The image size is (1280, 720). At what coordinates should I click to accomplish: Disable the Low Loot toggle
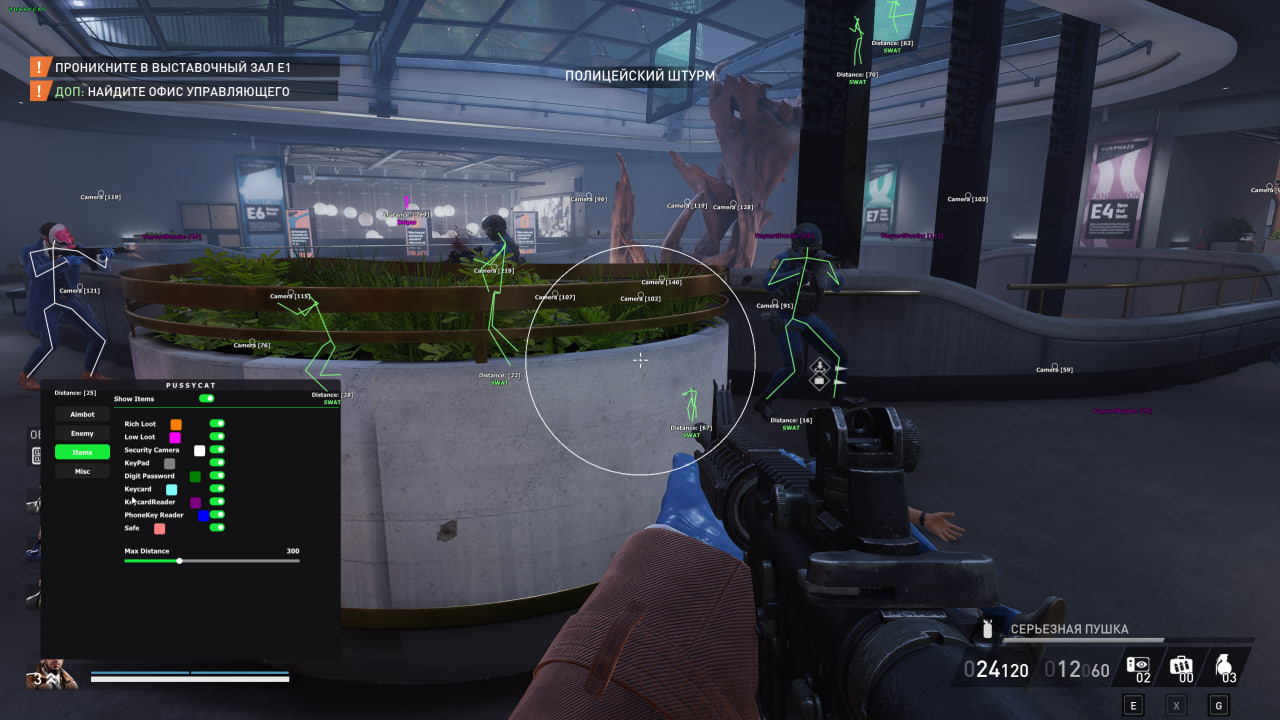217,437
